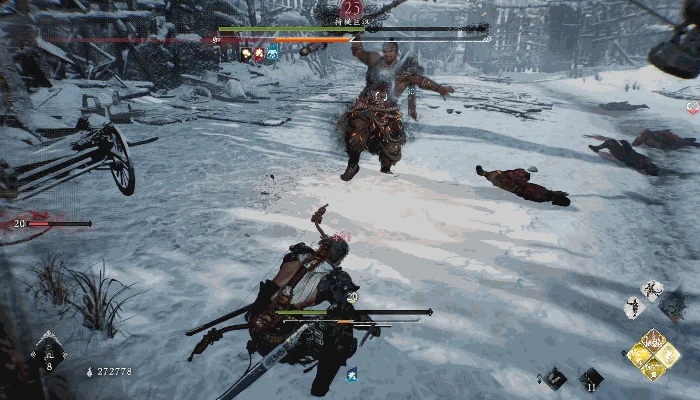Inspect the yellow skull status icon under boss bar
Image resolution: width=700 pixels, height=400 pixels.
click(246, 53)
